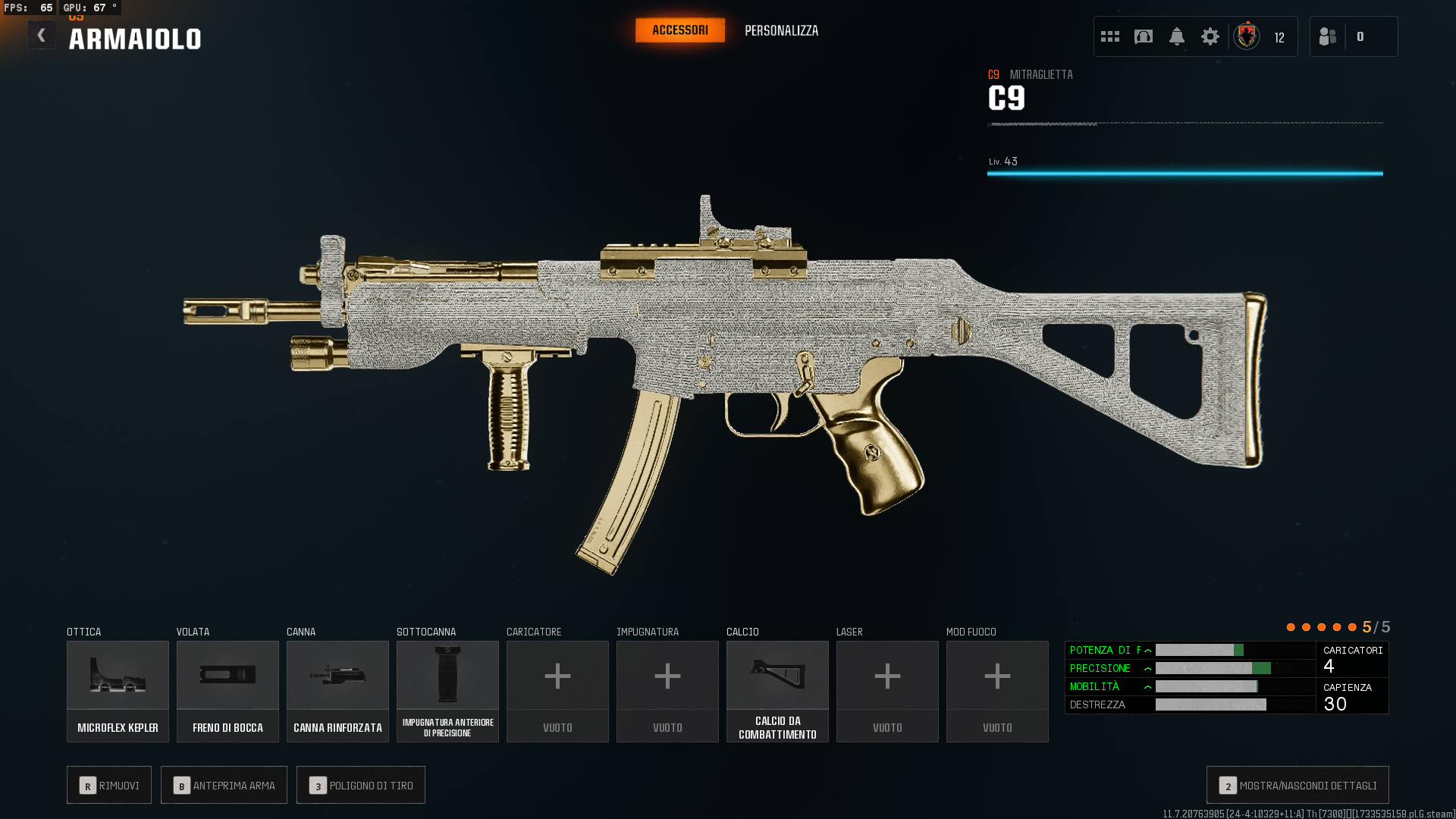Select the Microflex Kepler optic slot
Image resolution: width=1456 pixels, height=819 pixels.
pyautogui.click(x=118, y=691)
